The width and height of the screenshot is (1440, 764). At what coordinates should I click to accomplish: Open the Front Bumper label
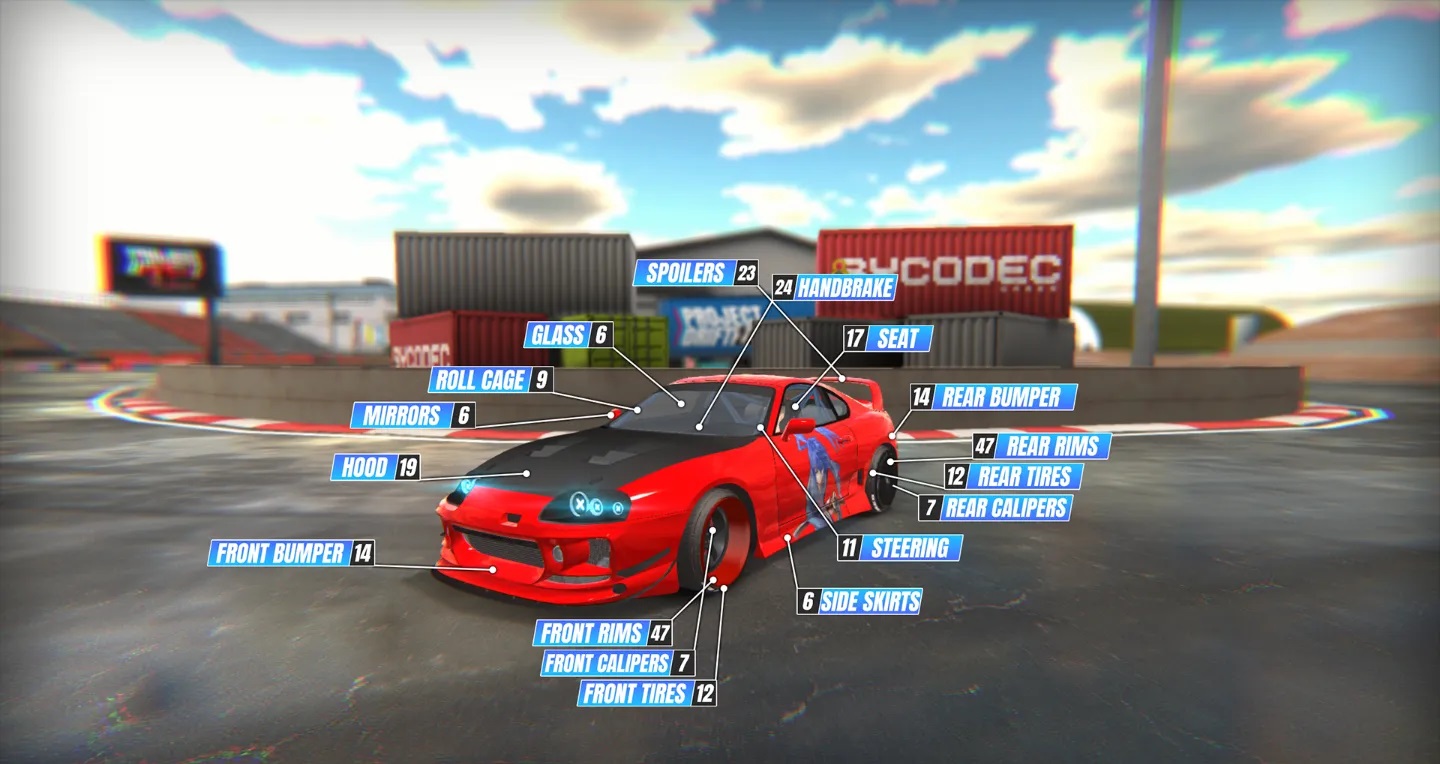[280, 553]
